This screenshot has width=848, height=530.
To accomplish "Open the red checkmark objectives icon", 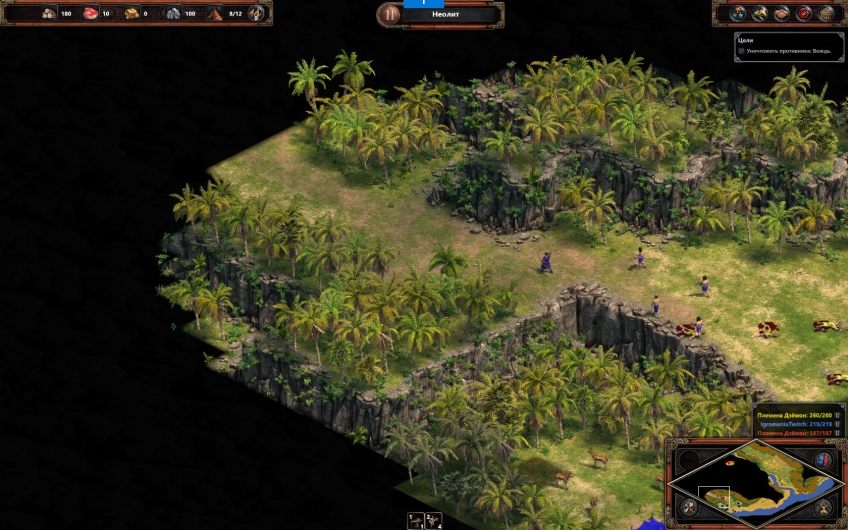I will click(806, 13).
